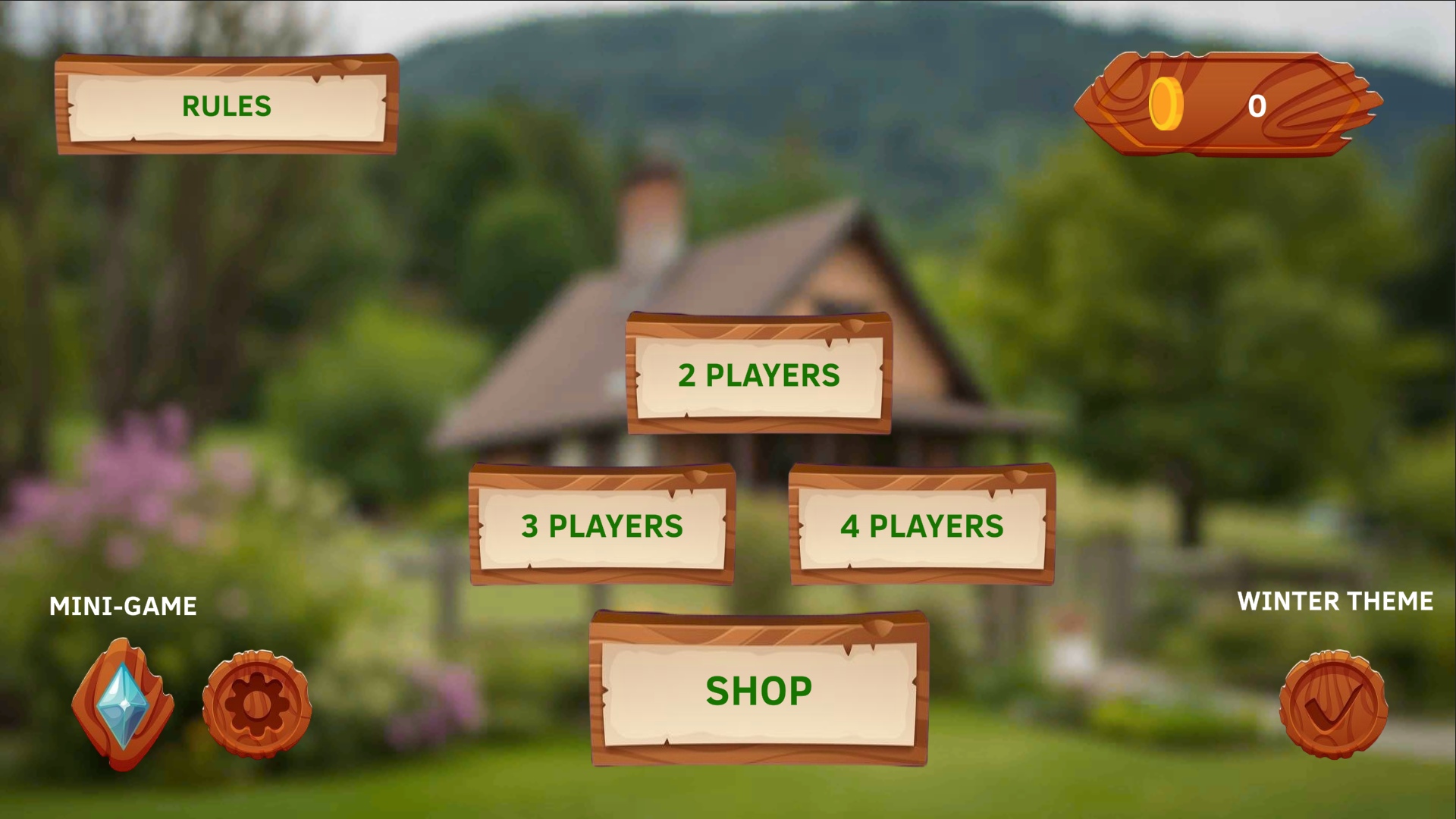Start a 2 PLAYERS game
Image resolution: width=1456 pixels, height=819 pixels.
point(758,375)
